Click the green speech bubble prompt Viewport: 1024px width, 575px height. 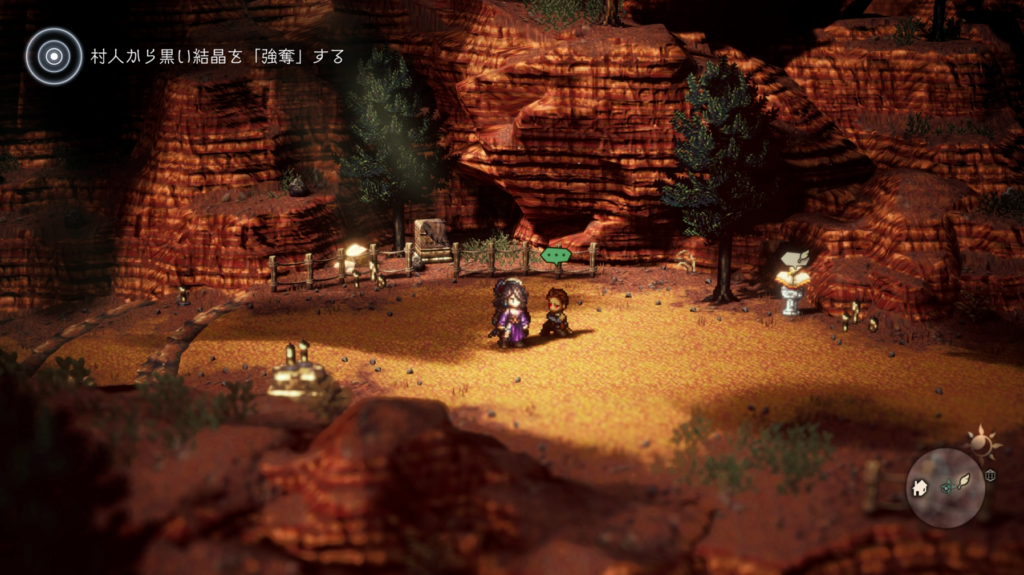[x=555, y=256]
